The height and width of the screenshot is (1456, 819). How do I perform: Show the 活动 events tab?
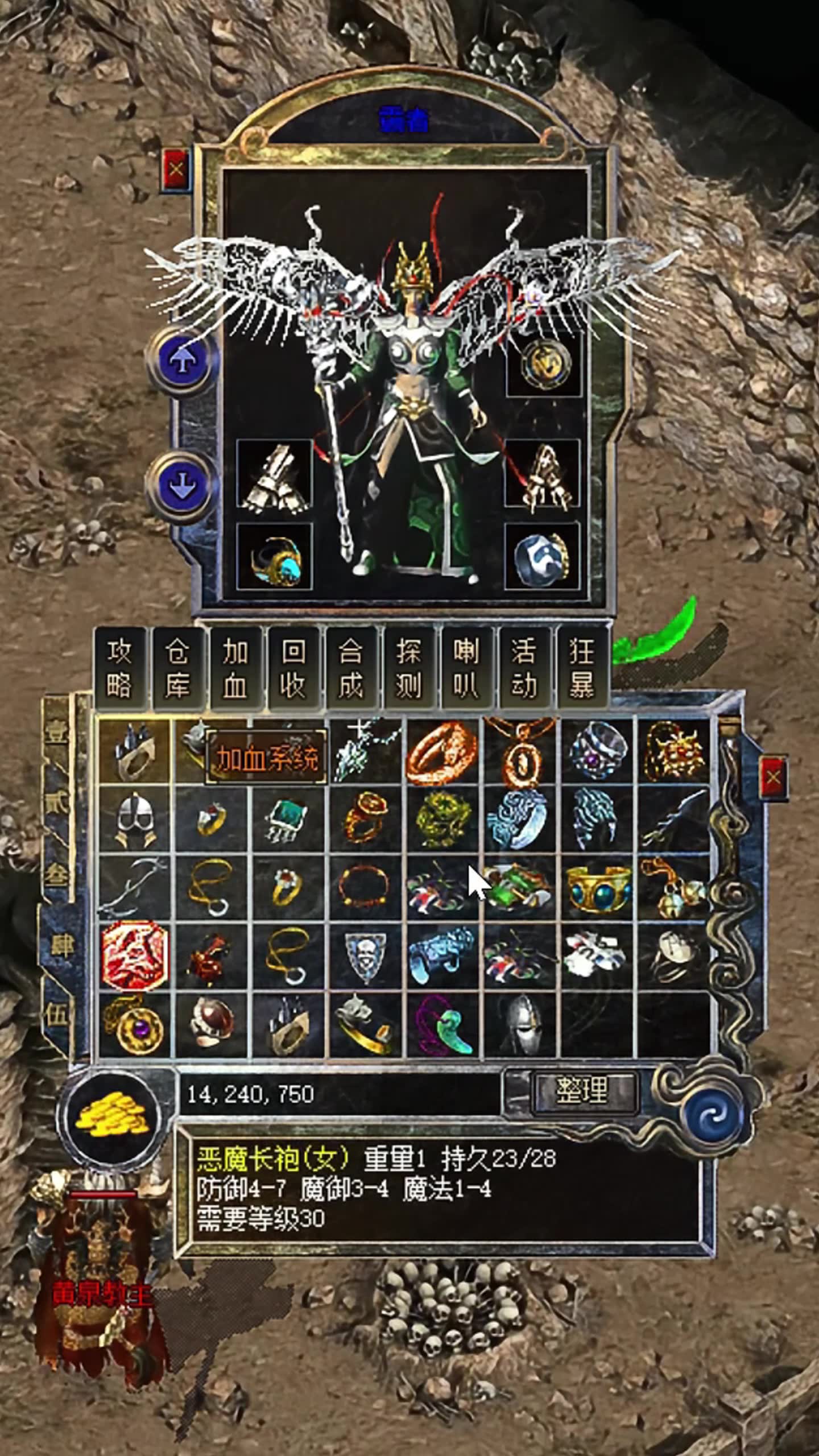524,668
